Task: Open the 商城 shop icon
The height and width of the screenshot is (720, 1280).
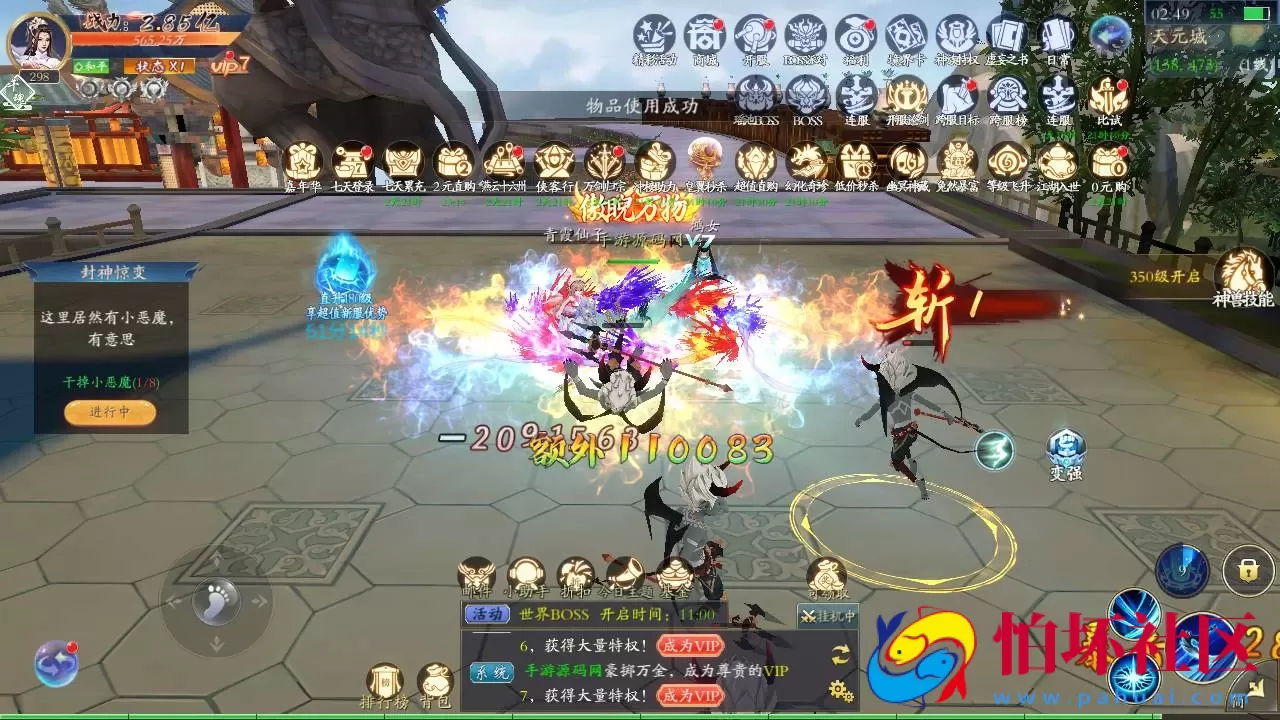Action: (x=705, y=37)
